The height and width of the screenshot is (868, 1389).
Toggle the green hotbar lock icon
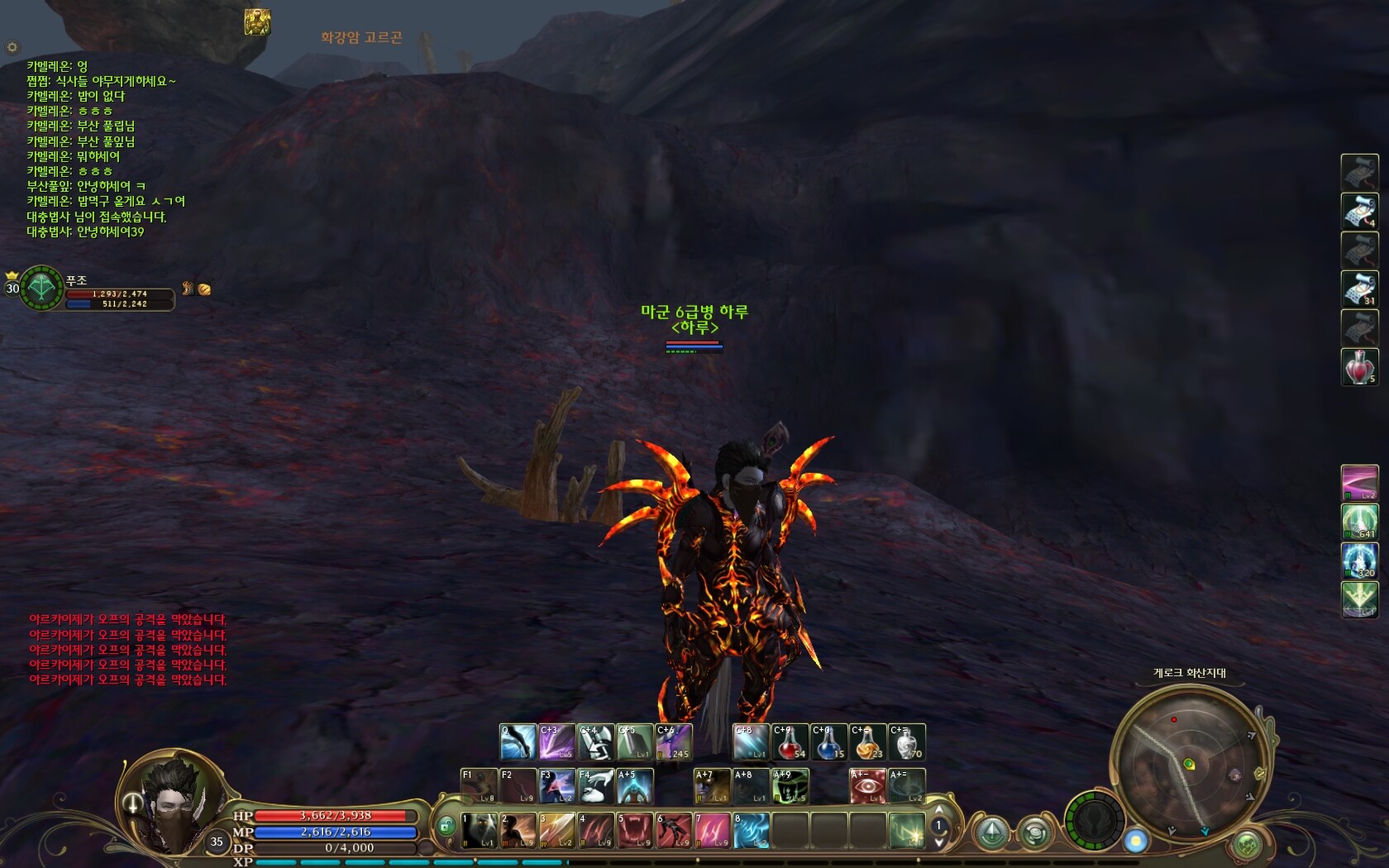446,825
